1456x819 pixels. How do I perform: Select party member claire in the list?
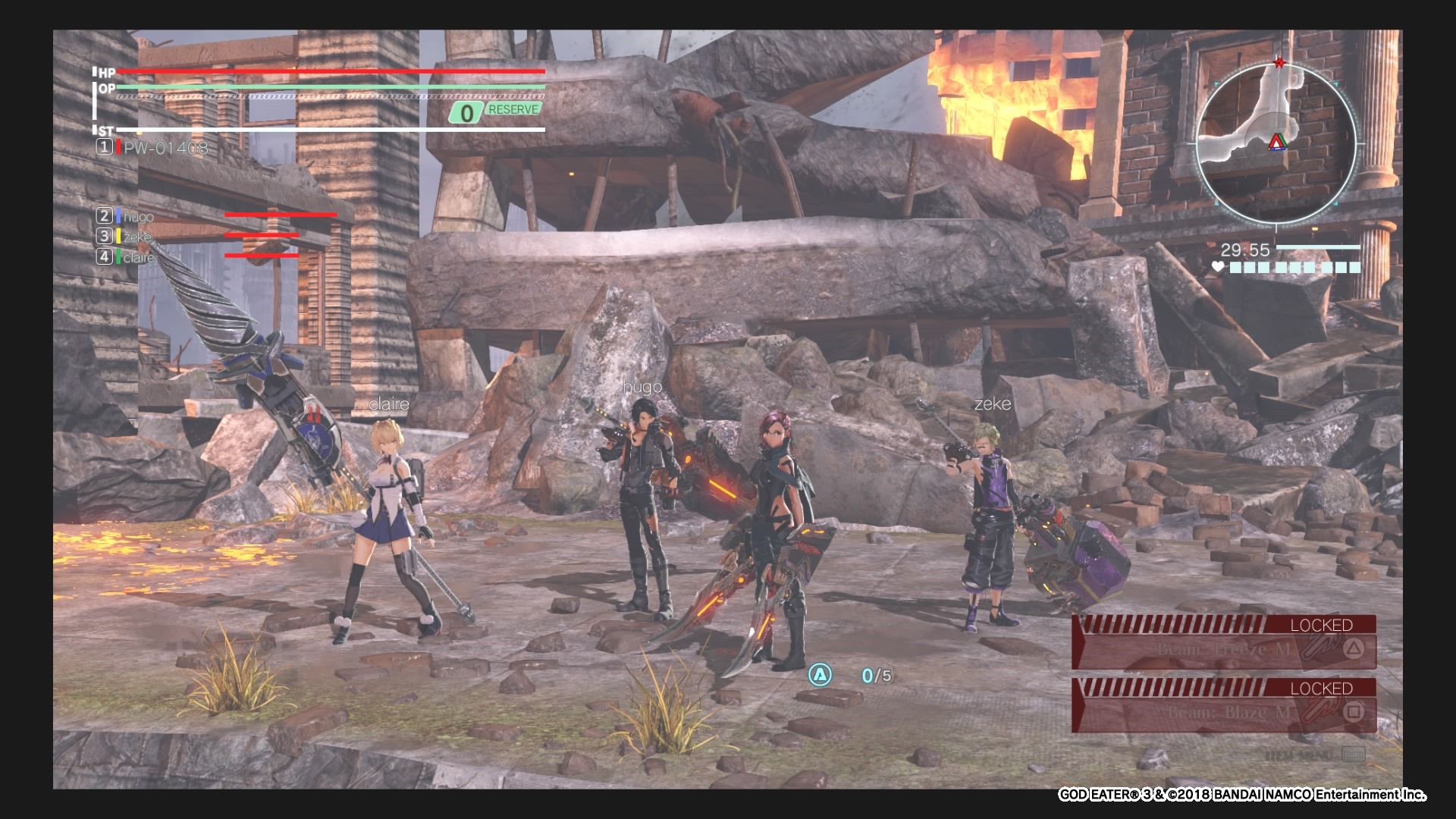point(137,257)
